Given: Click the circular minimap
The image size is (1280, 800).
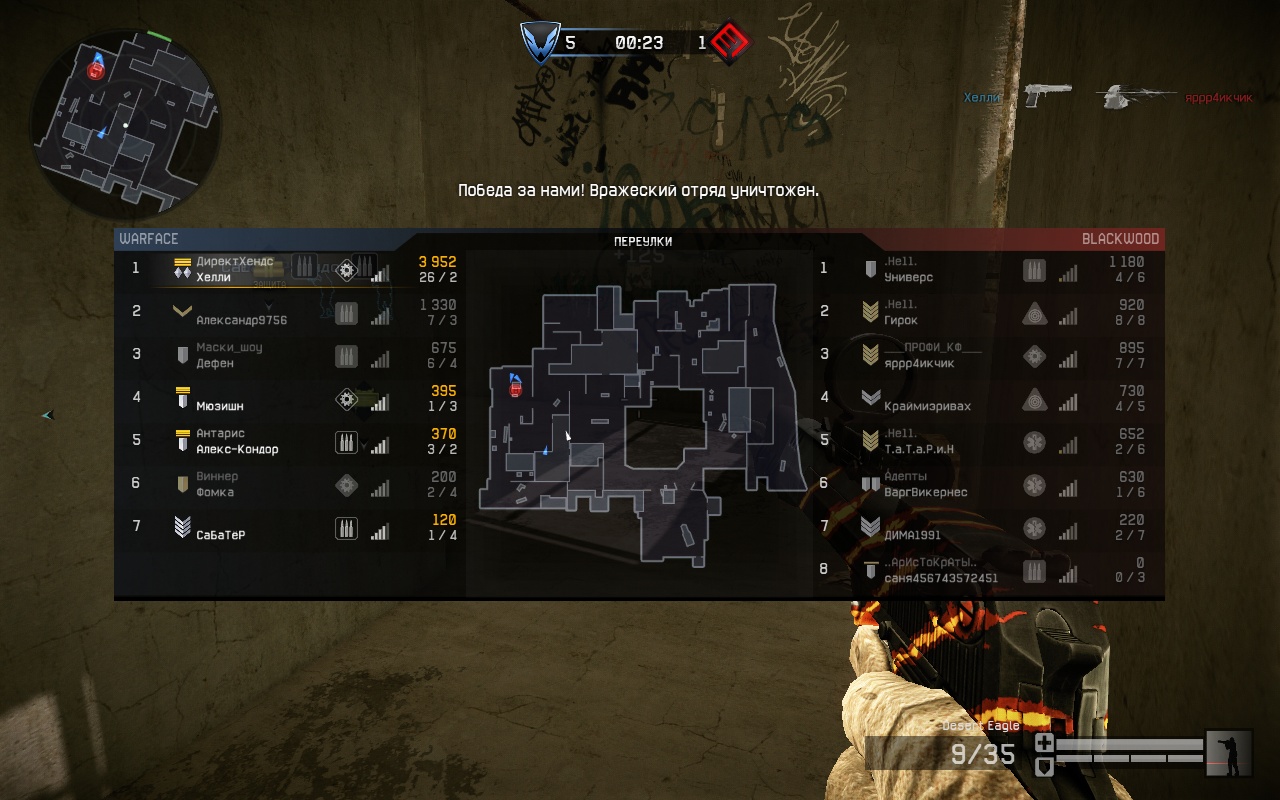Looking at the screenshot, I should 126,123.
